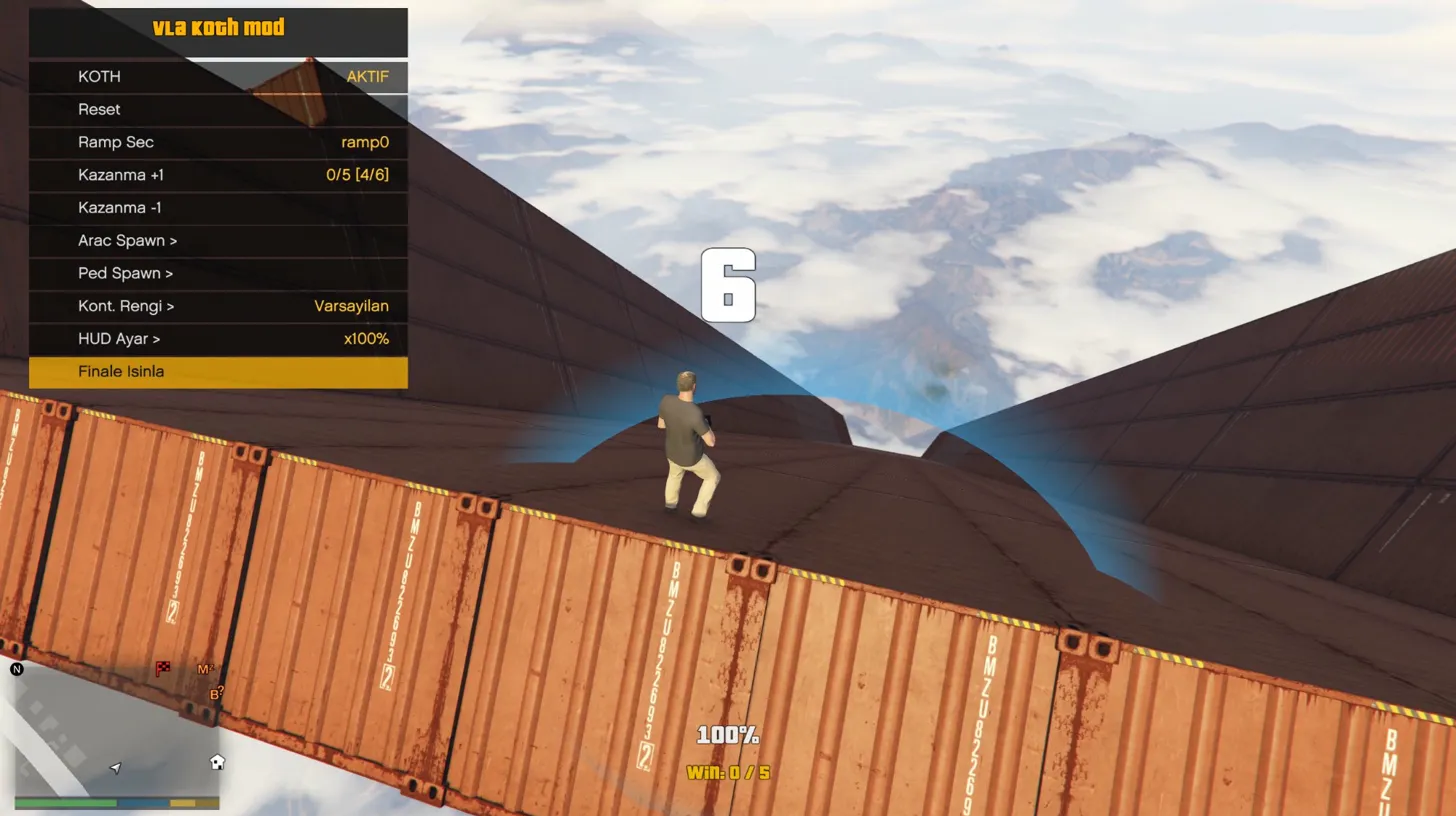This screenshot has width=1456, height=816.
Task: Open the 'Ped Spawn' submenu
Action: click(218, 273)
